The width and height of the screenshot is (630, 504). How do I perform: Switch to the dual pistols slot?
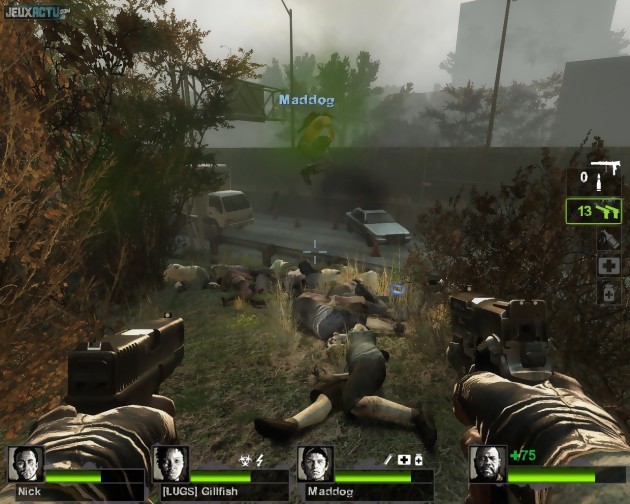595,210
